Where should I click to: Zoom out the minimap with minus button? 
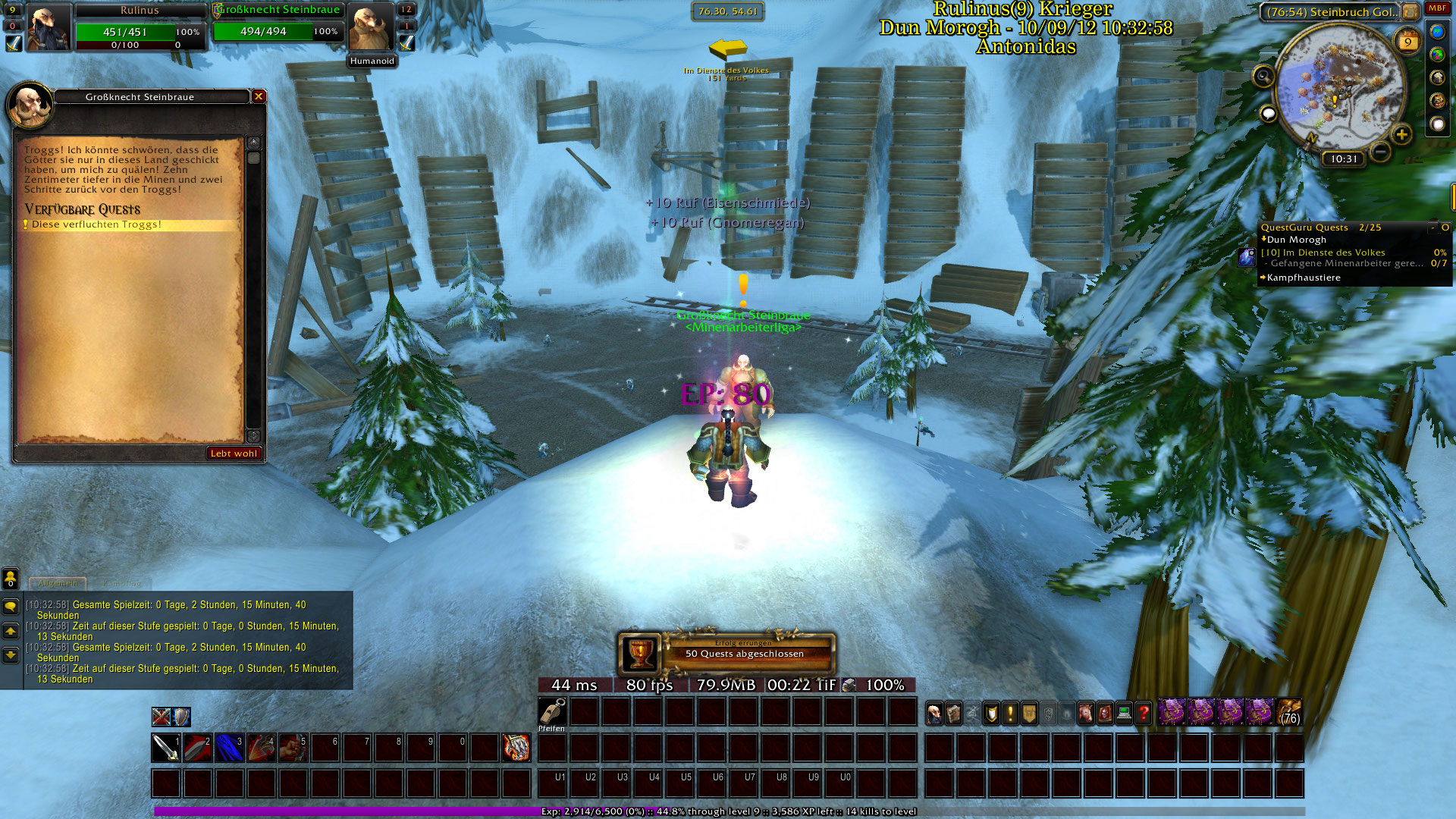[1381, 152]
